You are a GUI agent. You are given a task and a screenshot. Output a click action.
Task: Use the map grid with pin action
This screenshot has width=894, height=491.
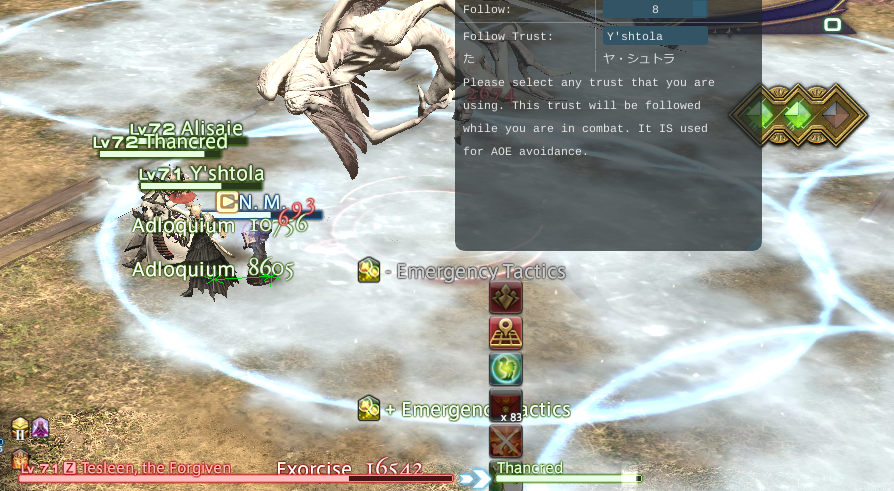506,333
